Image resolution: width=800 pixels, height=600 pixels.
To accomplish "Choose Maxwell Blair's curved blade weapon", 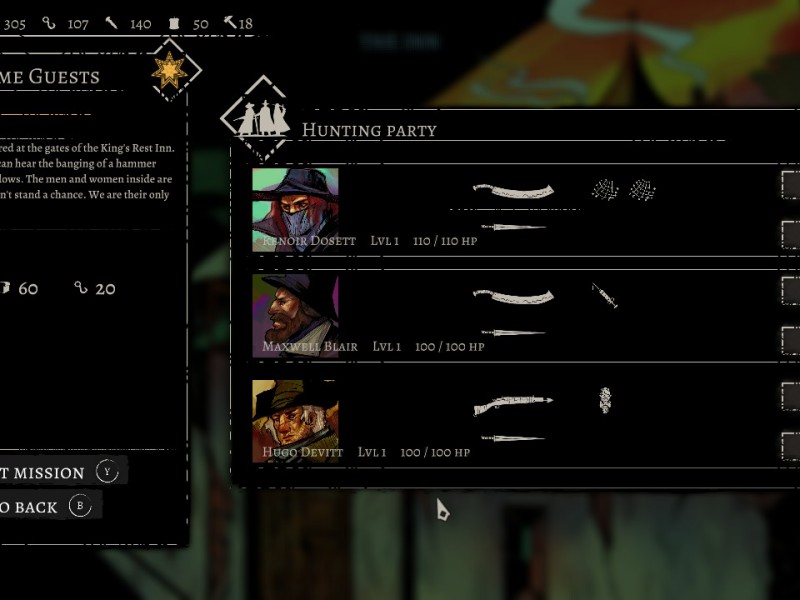I will click(x=513, y=296).
